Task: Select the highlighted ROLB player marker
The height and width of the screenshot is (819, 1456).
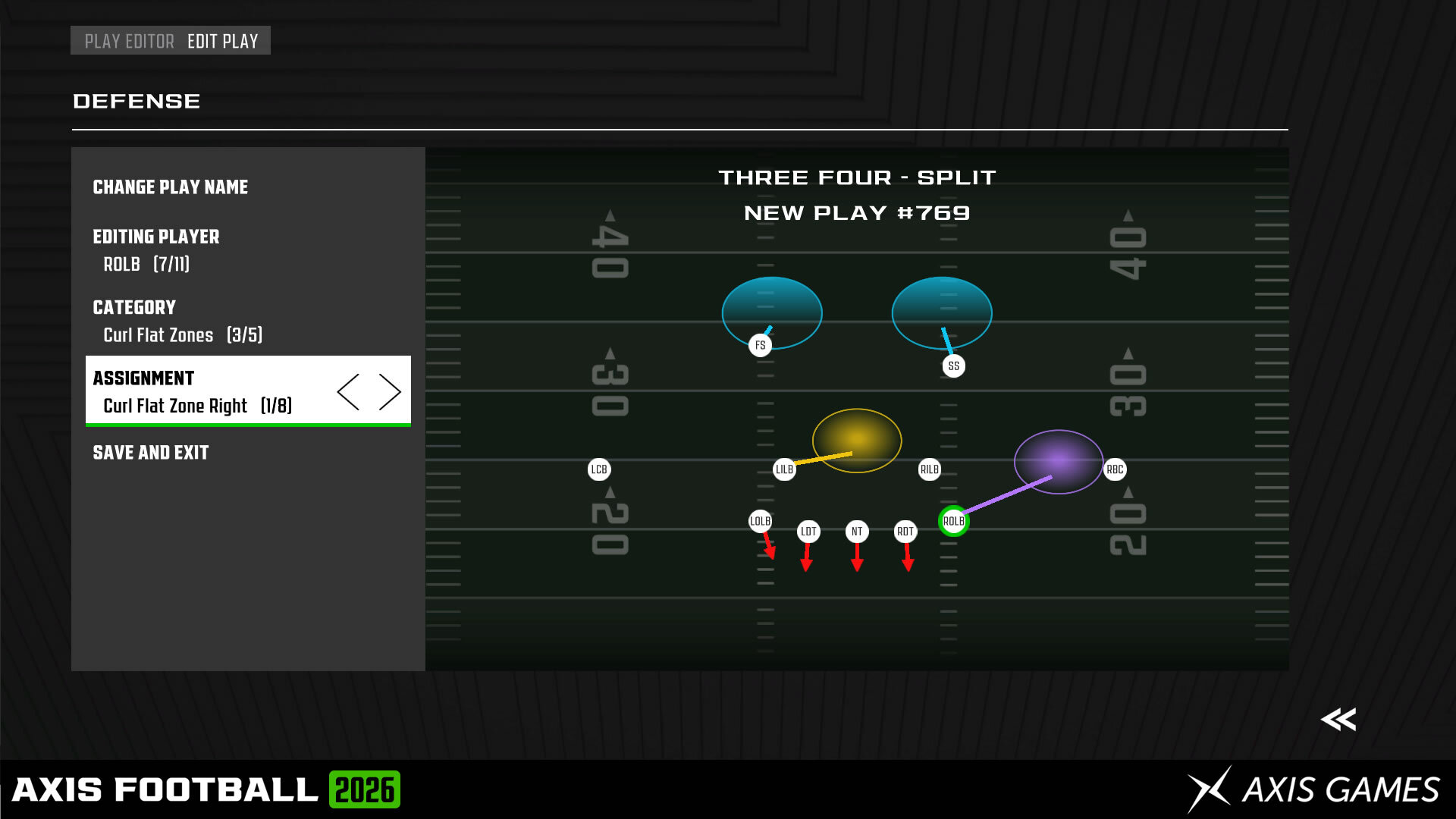Action: pos(955,522)
